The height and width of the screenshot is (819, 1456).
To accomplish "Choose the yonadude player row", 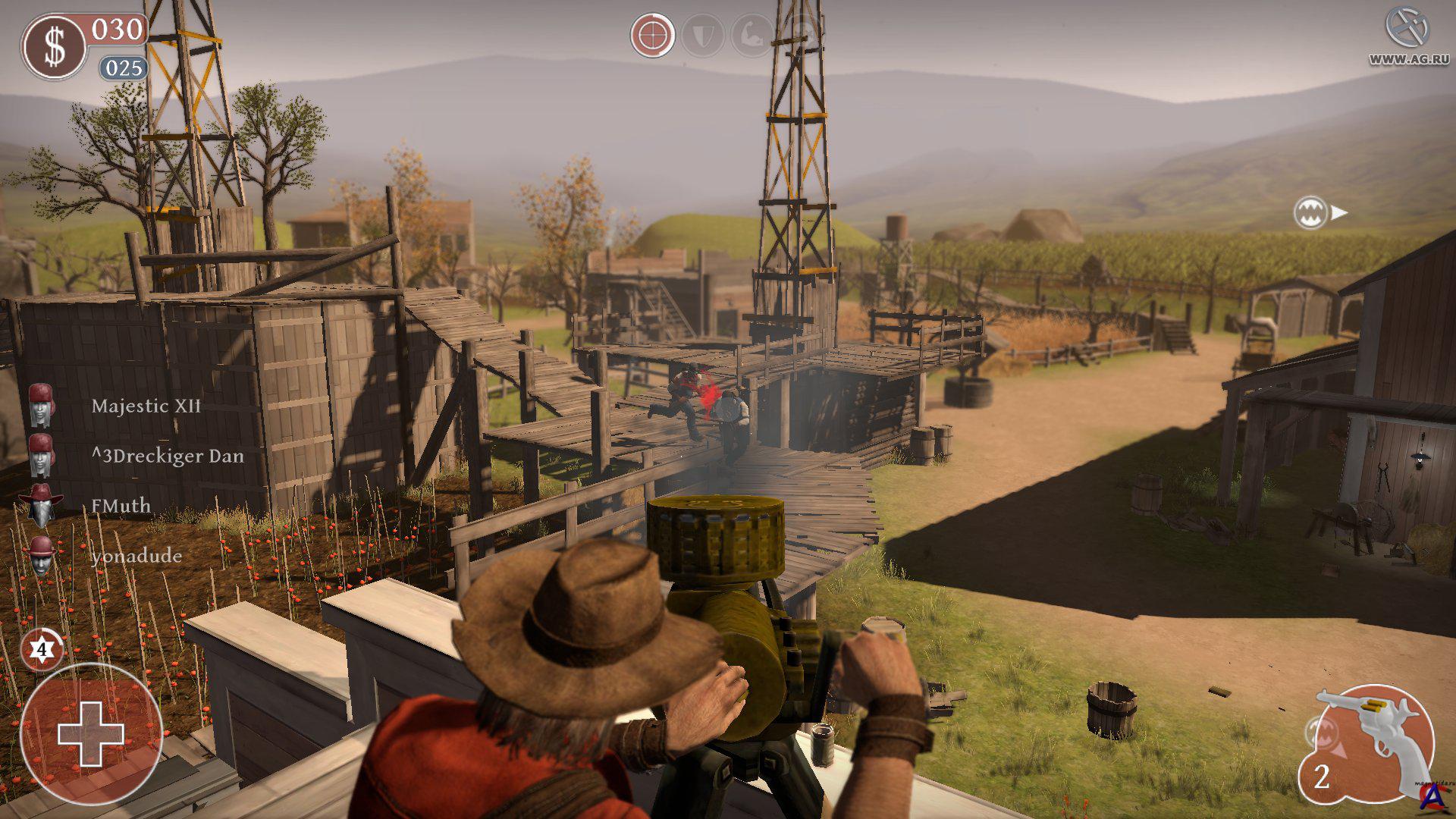I will pyautogui.click(x=136, y=556).
